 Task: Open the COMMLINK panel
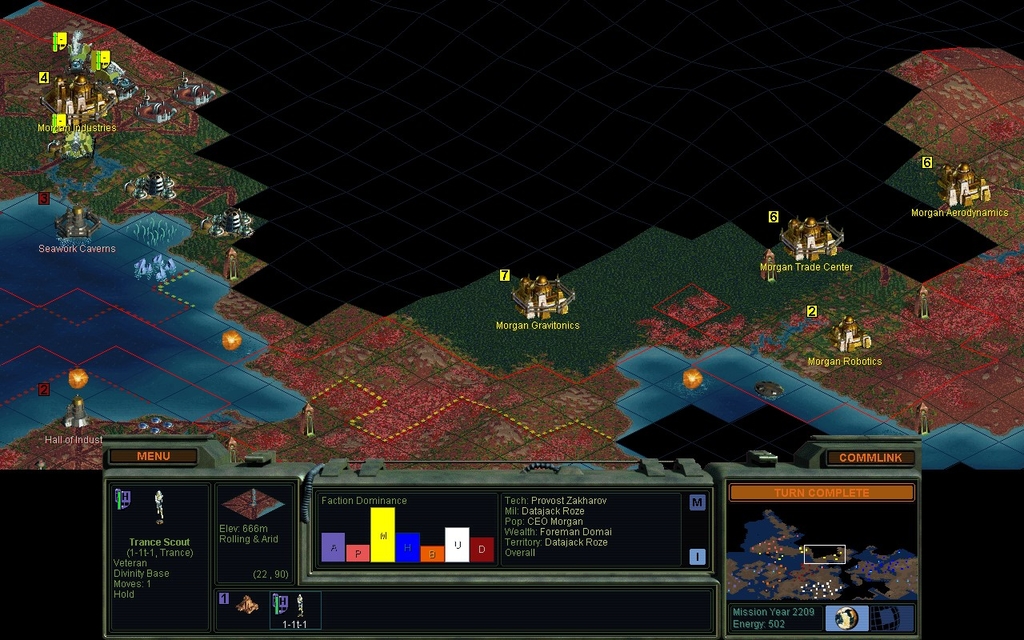pos(870,457)
